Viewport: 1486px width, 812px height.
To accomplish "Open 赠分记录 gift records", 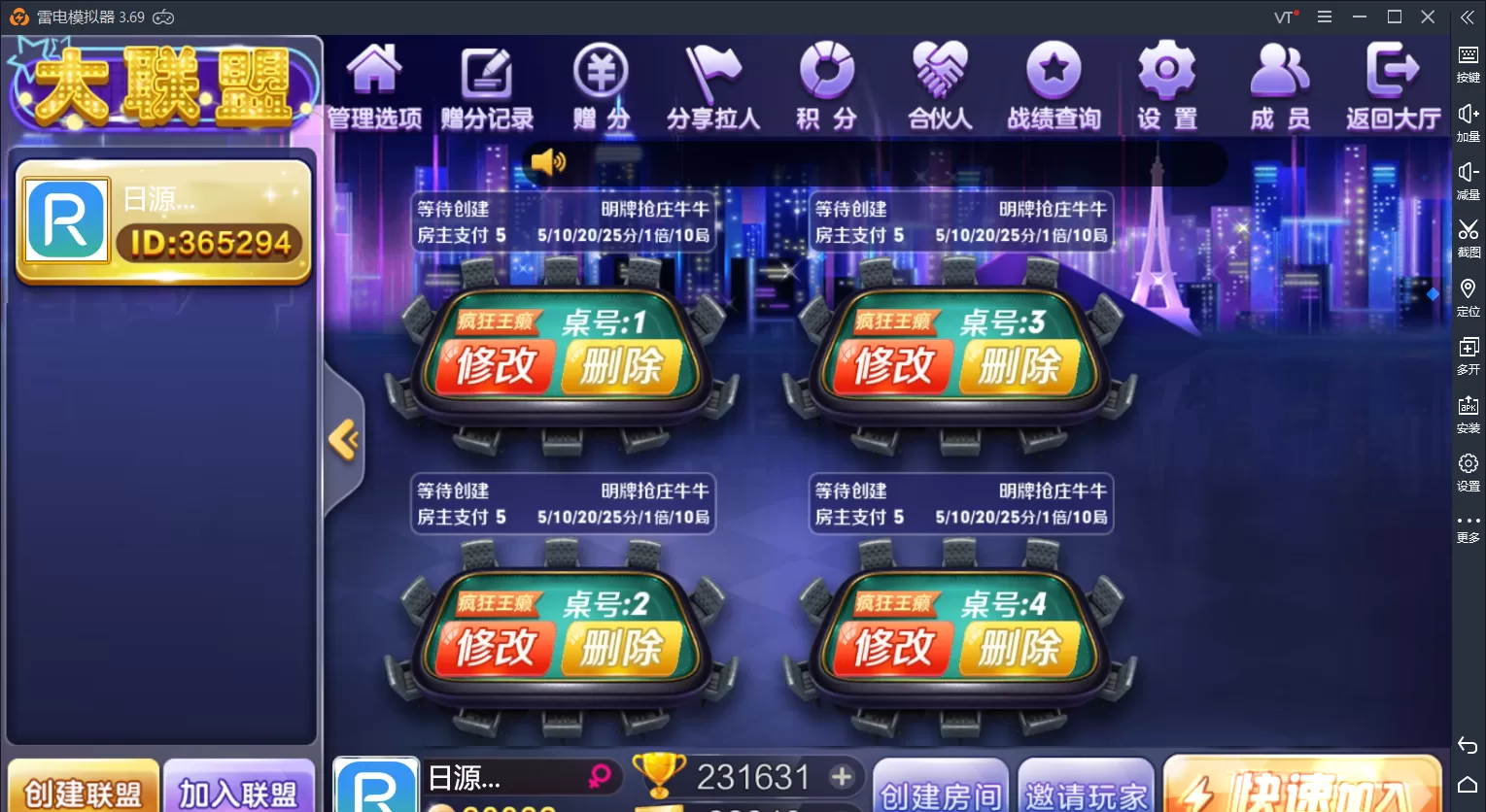I will [486, 85].
